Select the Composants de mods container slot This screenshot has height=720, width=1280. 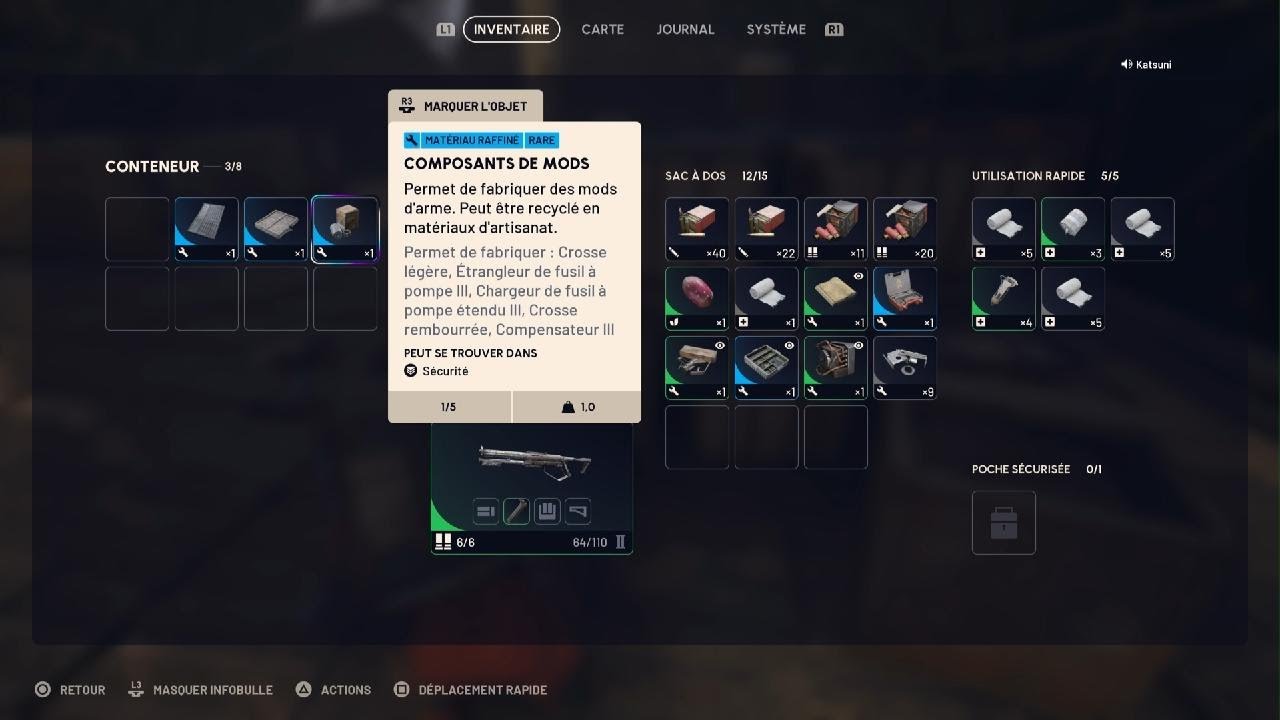(x=345, y=229)
